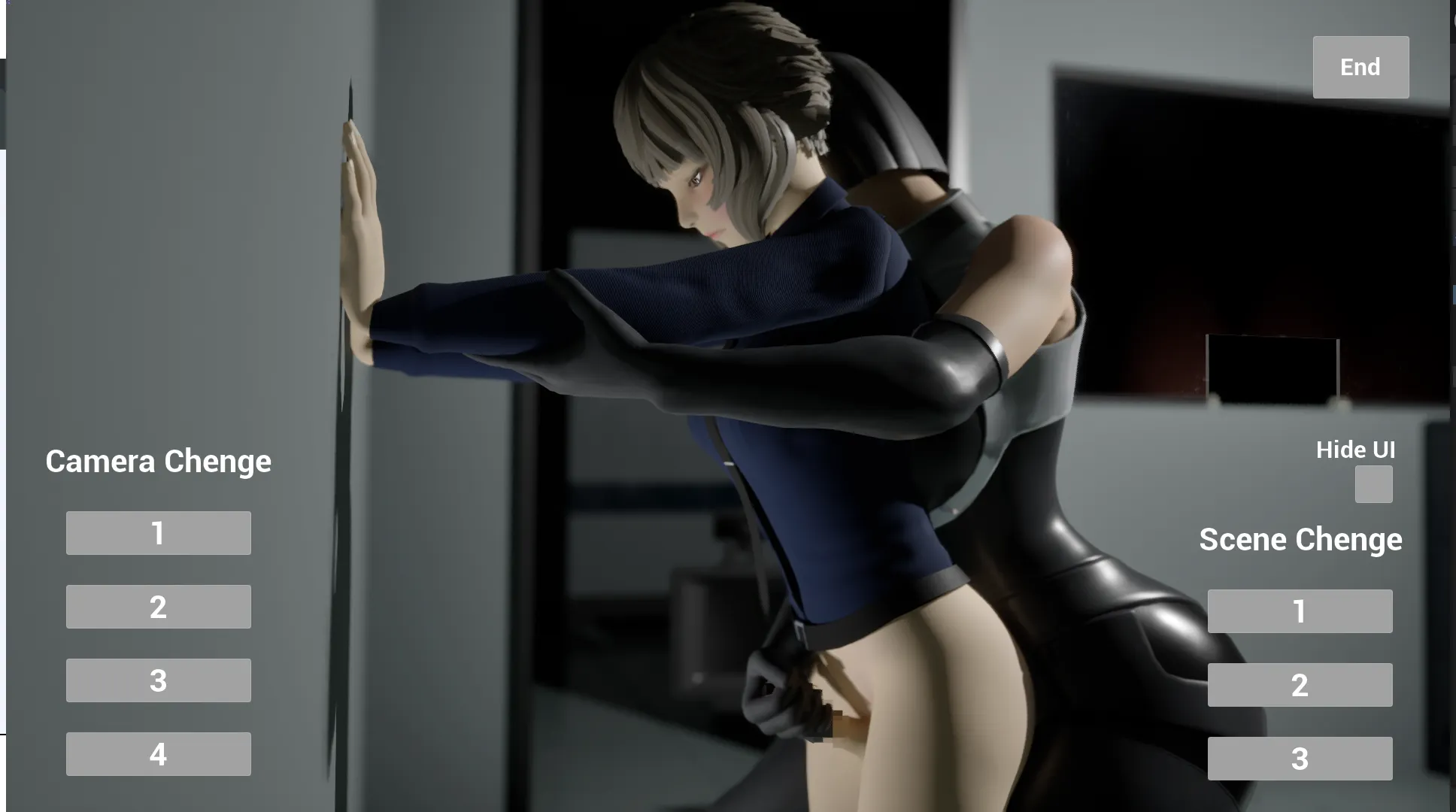The image size is (1456, 812).
Task: Activate camera preset 3 on left panel
Action: coord(158,680)
